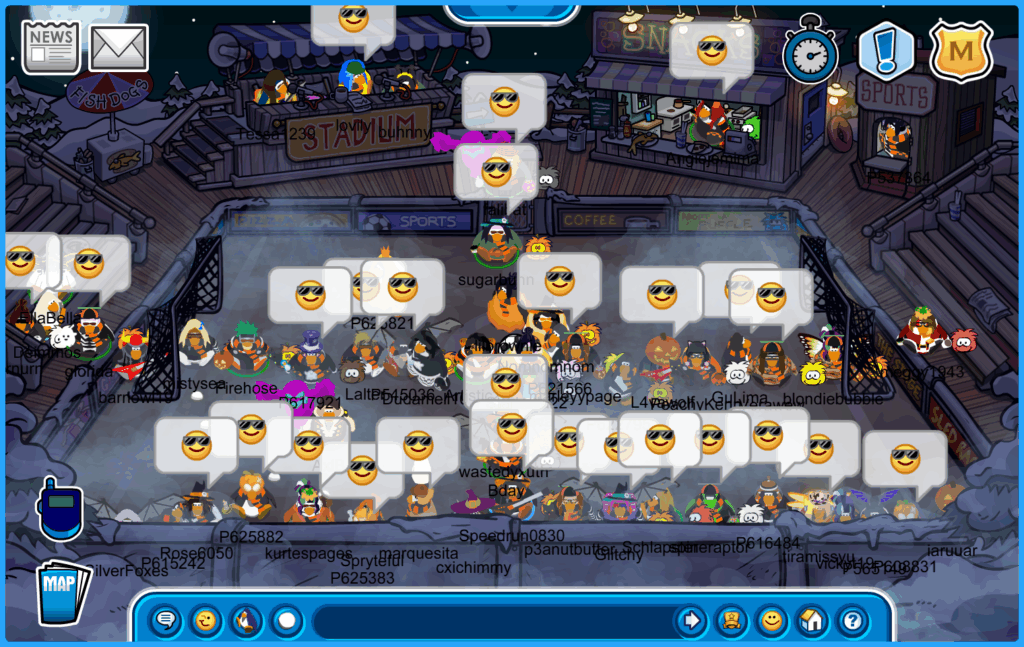The image size is (1024, 647).
Task: Open the speech bubble chat menu
Action: click(x=166, y=621)
